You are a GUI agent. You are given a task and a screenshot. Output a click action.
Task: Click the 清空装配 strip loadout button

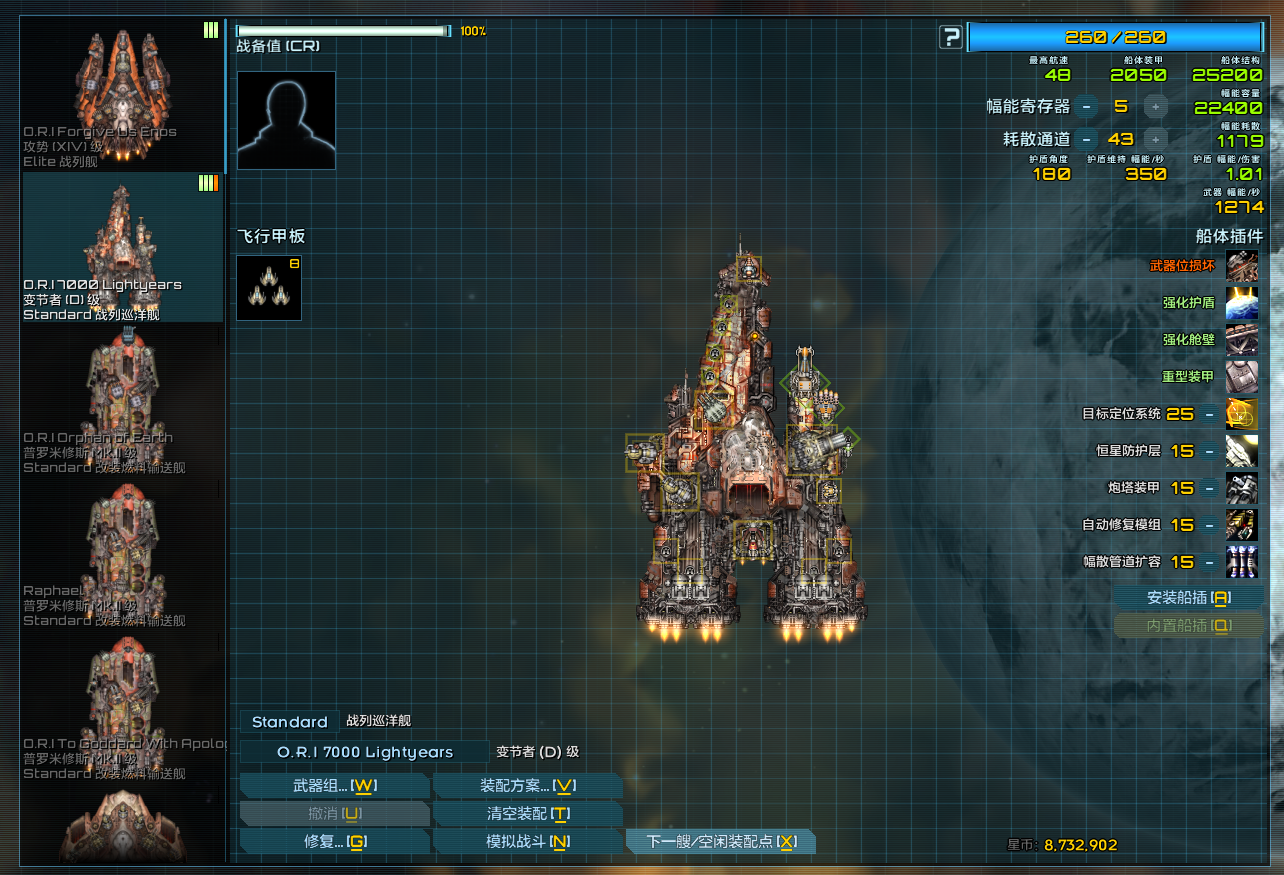click(x=528, y=814)
